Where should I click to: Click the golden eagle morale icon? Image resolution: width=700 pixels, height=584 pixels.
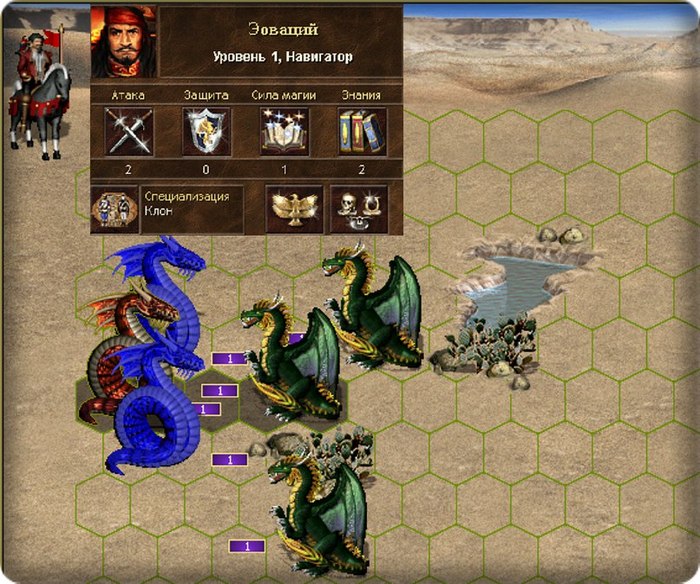point(290,208)
